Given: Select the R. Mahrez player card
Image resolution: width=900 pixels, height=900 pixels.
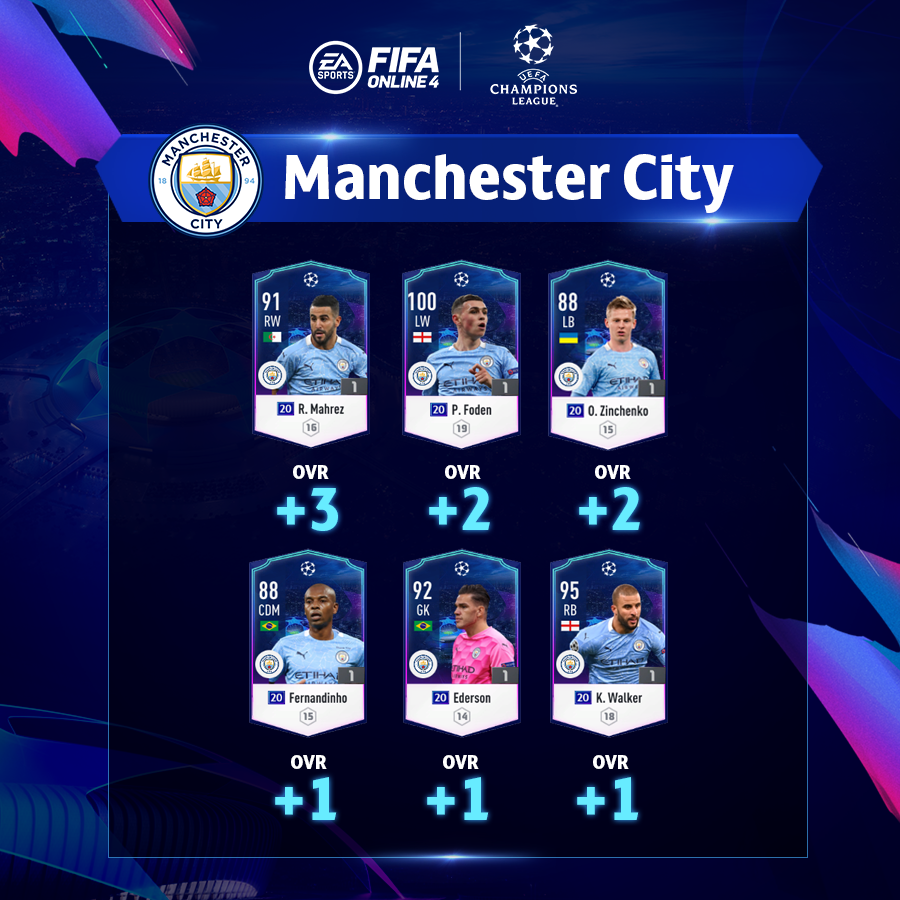Looking at the screenshot, I should pos(310,353).
